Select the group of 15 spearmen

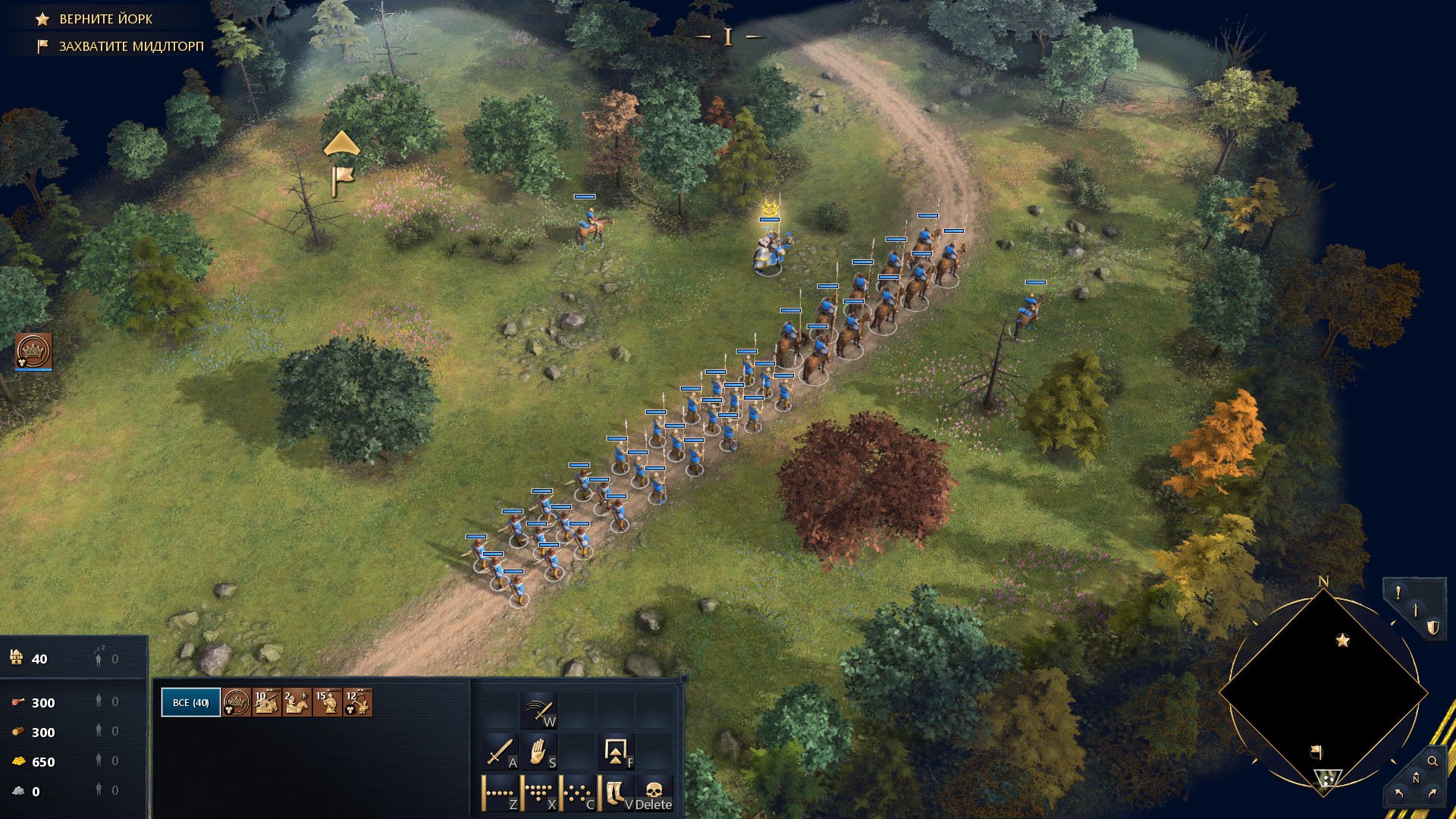click(x=328, y=702)
